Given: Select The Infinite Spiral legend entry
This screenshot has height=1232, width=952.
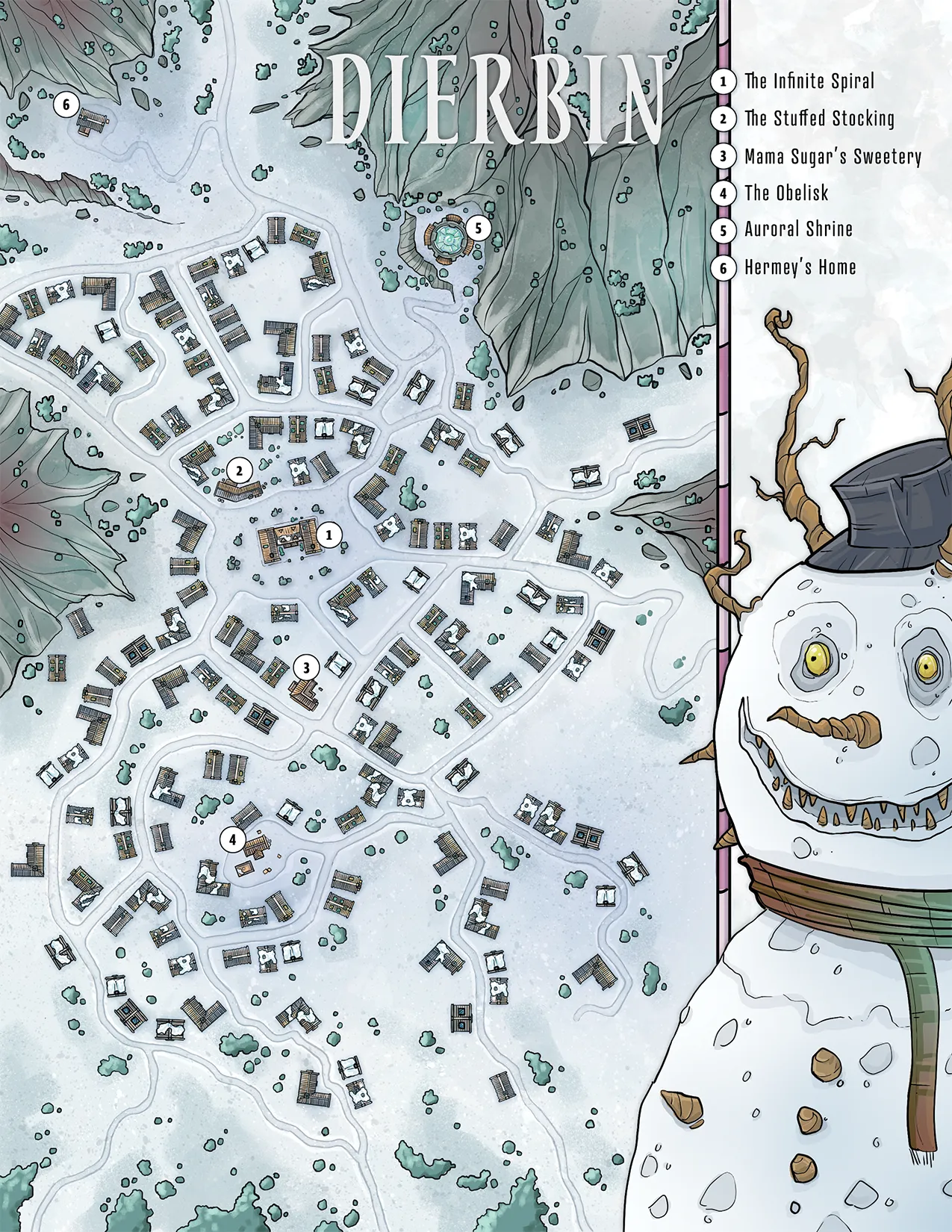Looking at the screenshot, I should point(809,81).
